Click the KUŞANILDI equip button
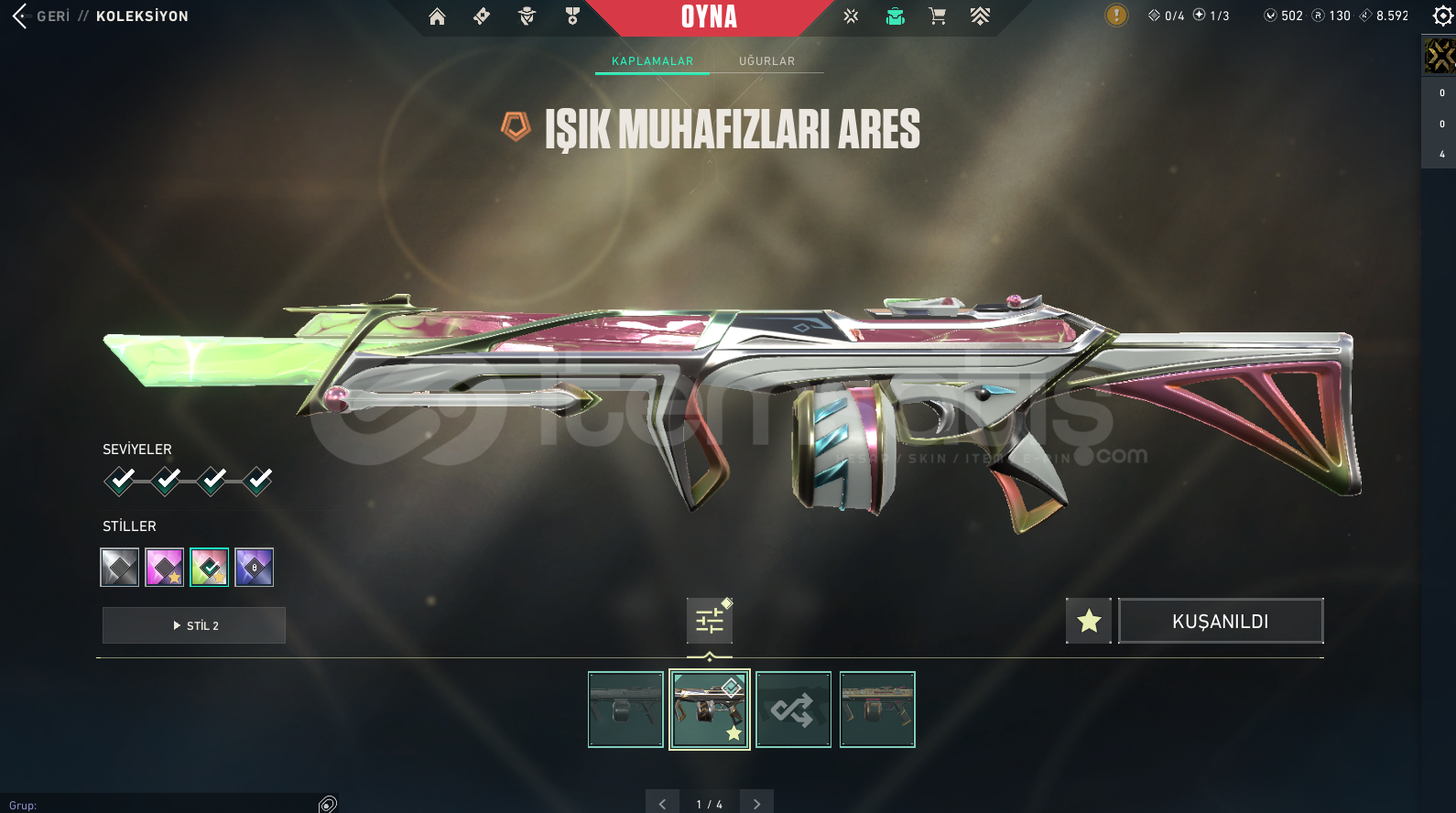The height and width of the screenshot is (813, 1456). [1221, 622]
